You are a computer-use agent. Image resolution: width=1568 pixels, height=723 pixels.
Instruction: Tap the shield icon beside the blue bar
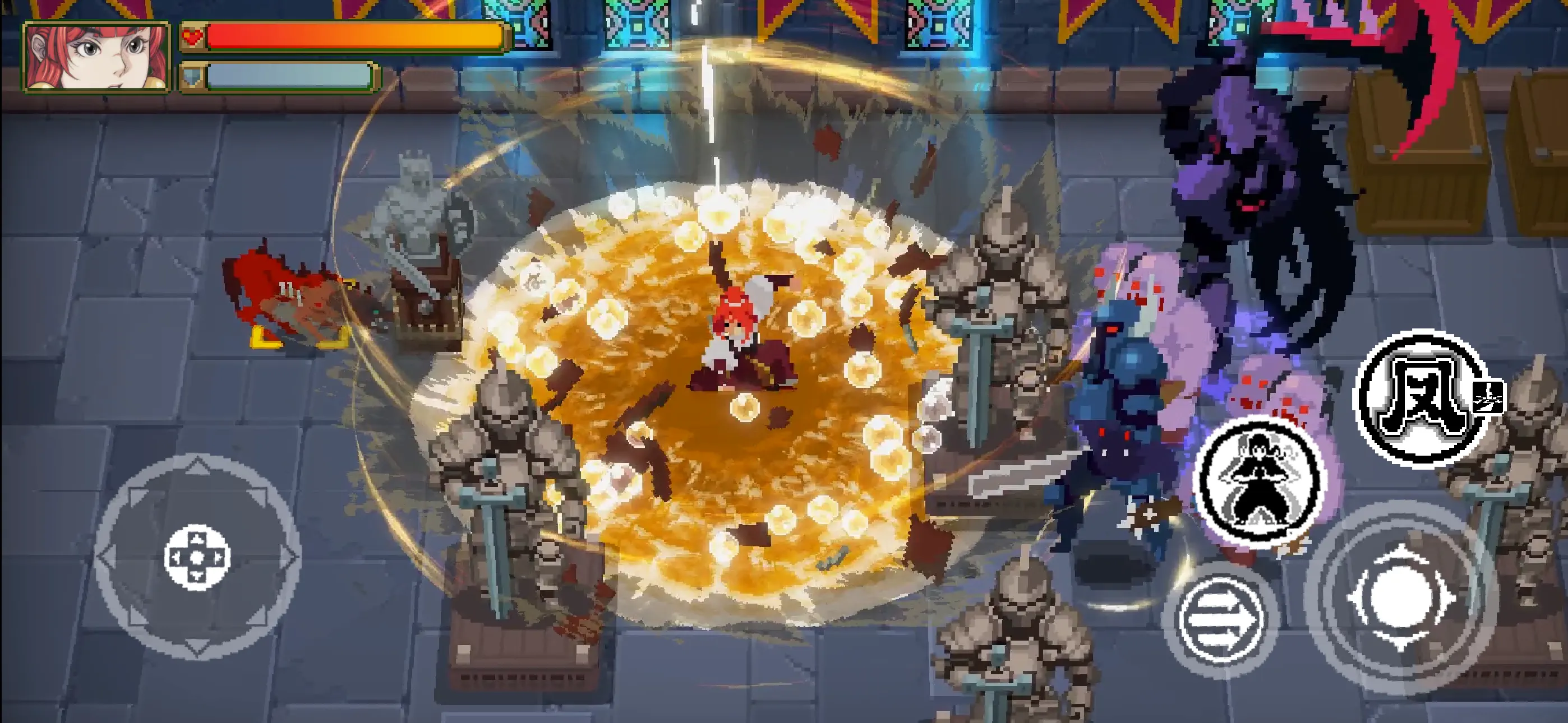click(x=195, y=78)
